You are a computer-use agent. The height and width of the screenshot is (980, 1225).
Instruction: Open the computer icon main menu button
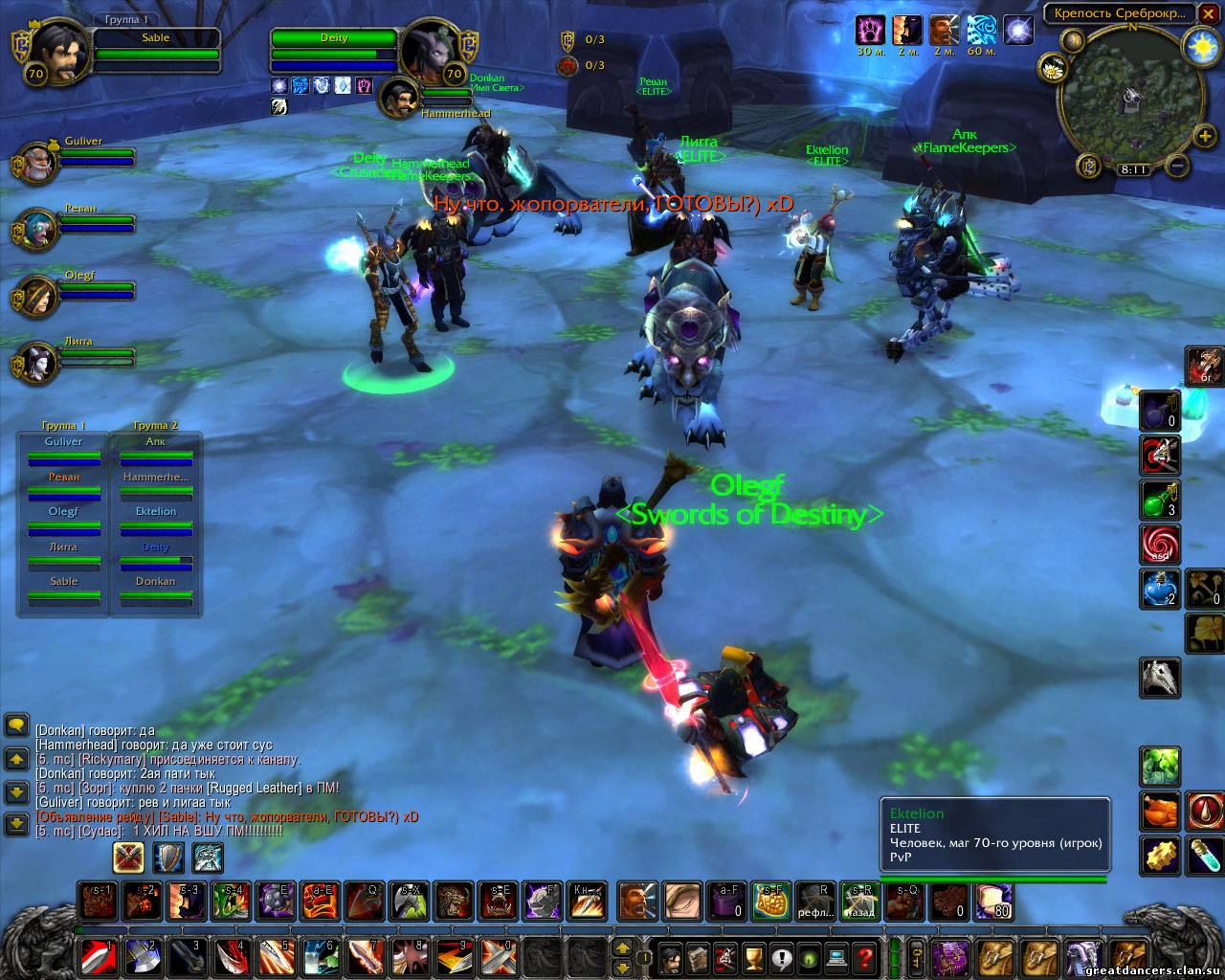click(838, 955)
